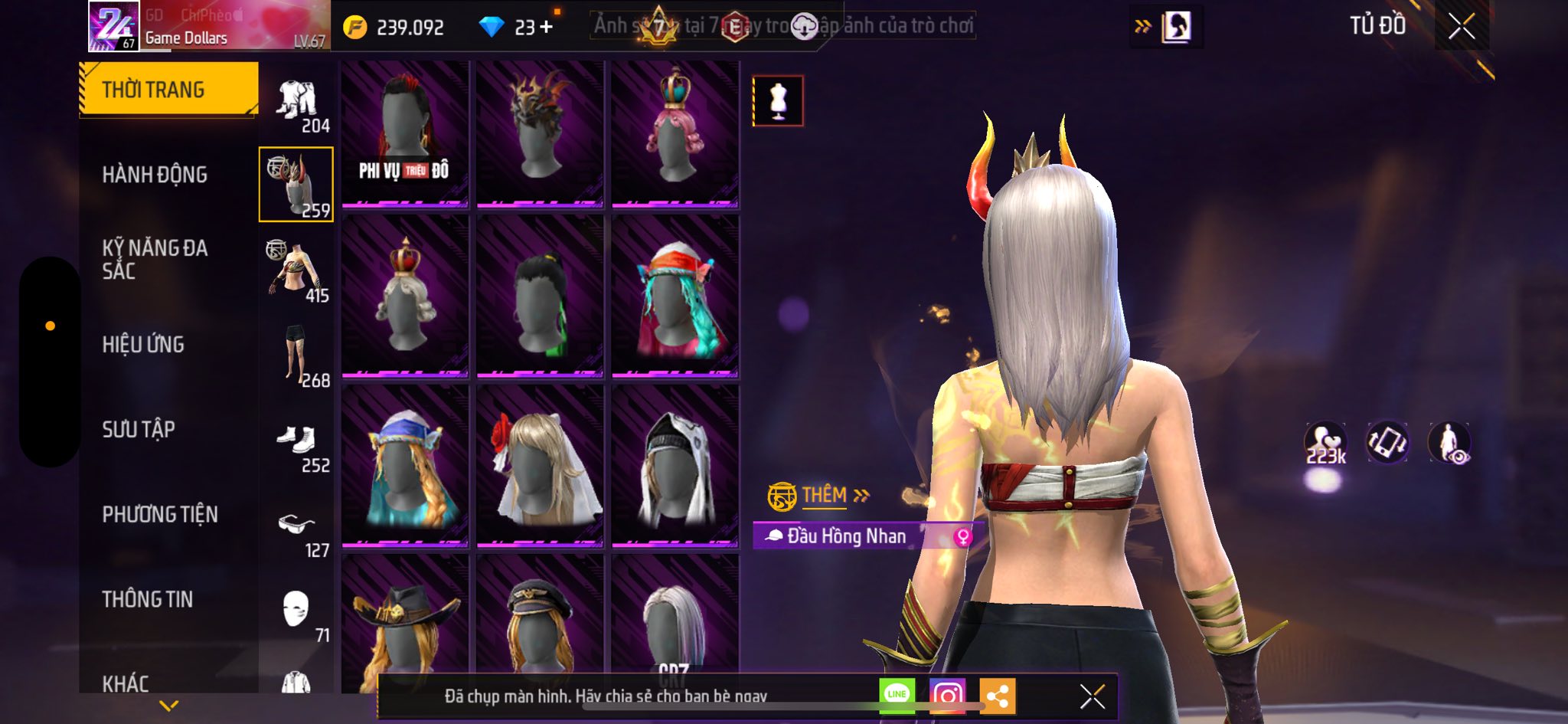Share the screenshot to Instagram

[x=947, y=696]
